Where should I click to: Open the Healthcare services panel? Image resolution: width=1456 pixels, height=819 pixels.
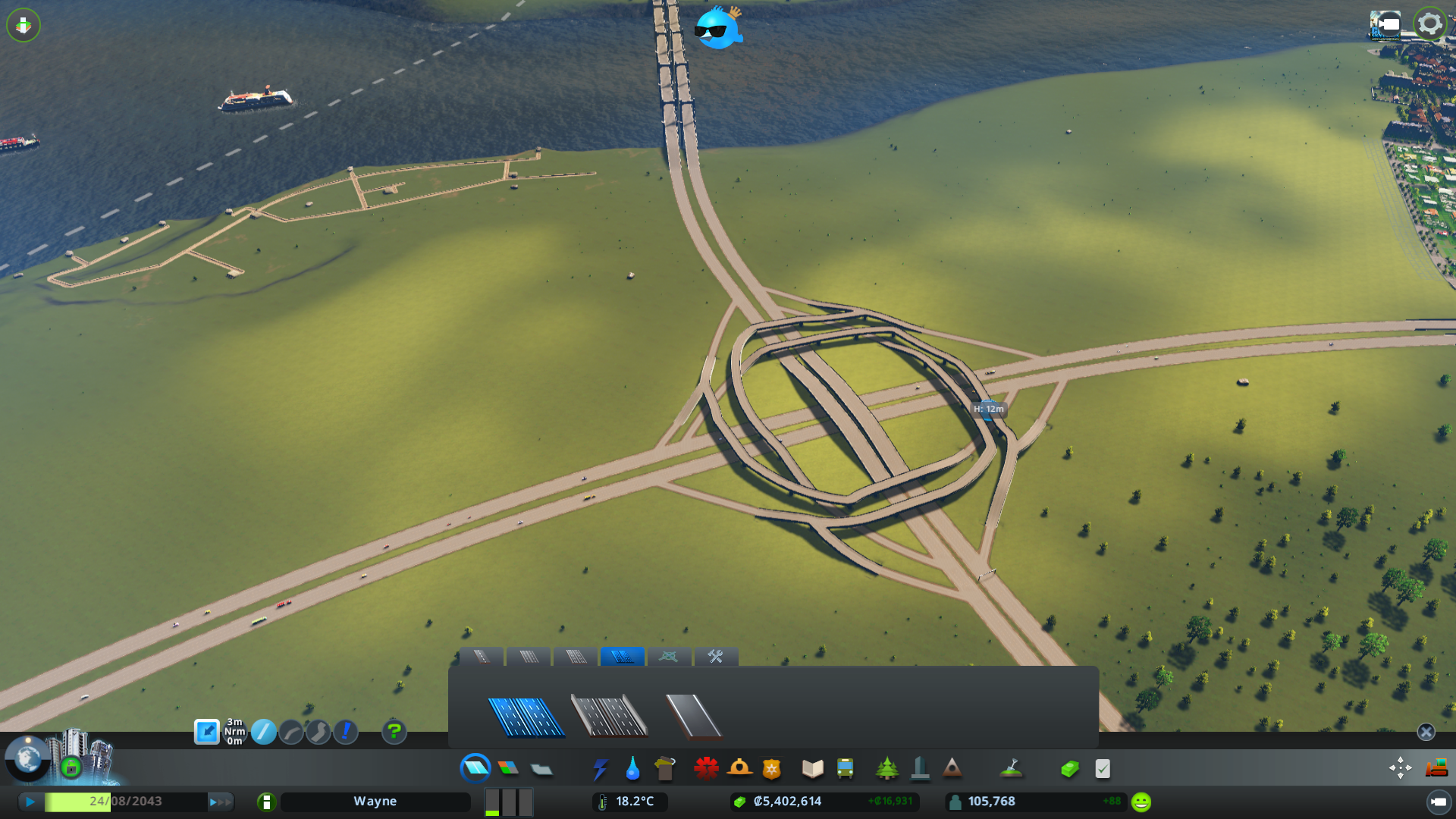707,768
